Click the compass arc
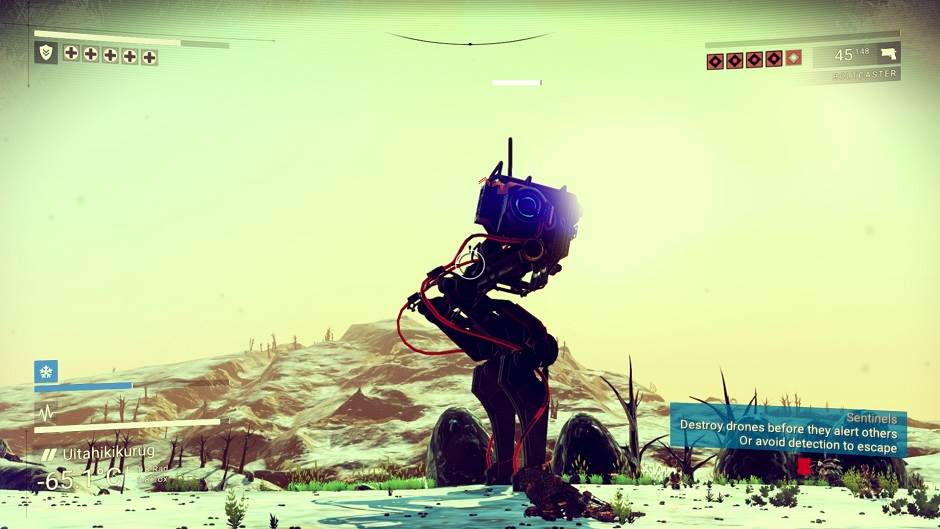Viewport: 940px width, 529px height. [469, 41]
